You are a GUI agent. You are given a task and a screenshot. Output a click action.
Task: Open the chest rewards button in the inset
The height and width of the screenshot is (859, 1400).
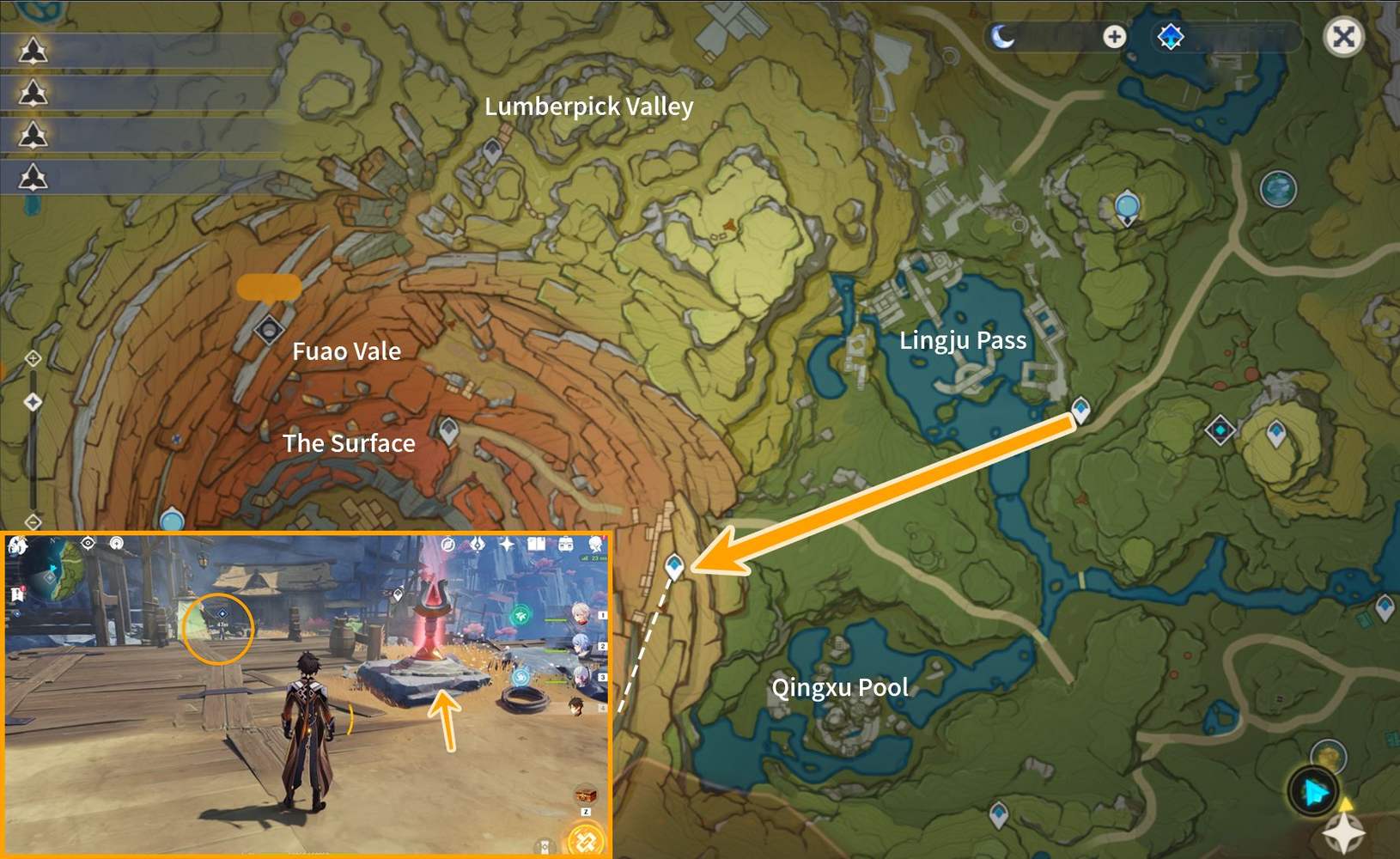[586, 795]
